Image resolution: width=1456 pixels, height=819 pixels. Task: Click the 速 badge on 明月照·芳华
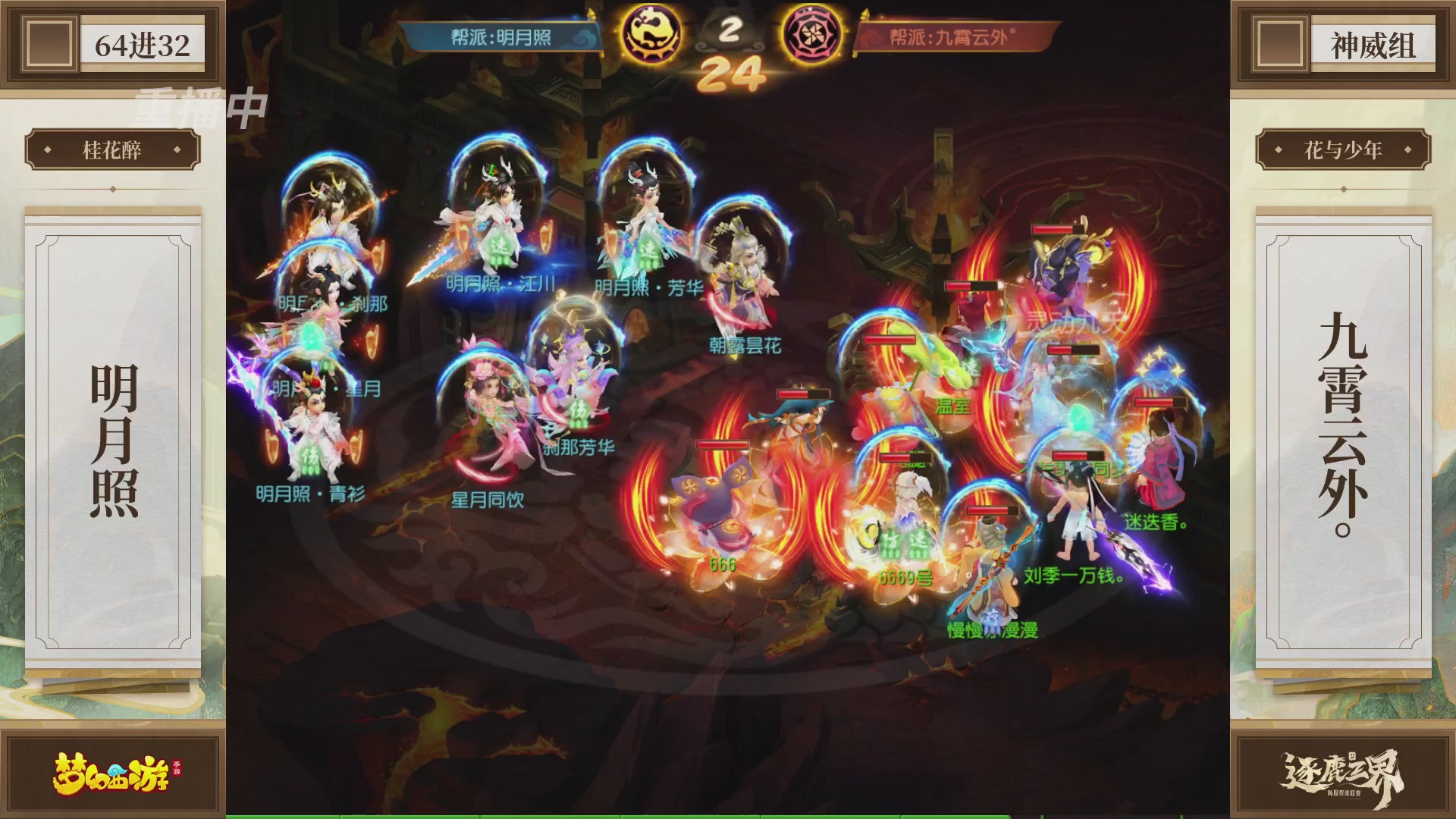[x=646, y=250]
